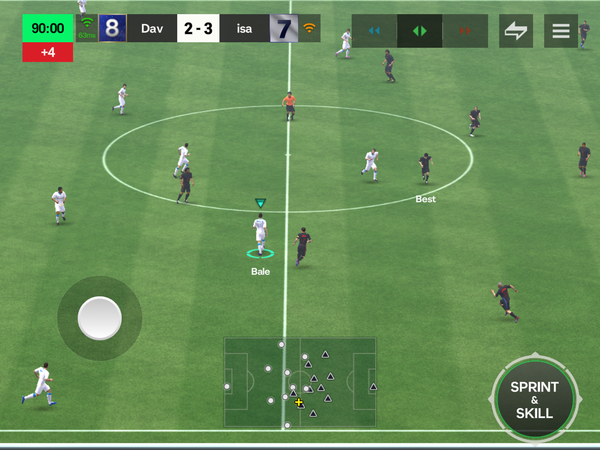The height and width of the screenshot is (450, 600).
Task: Select the blue defensive tactics arrows
Action: (375, 31)
